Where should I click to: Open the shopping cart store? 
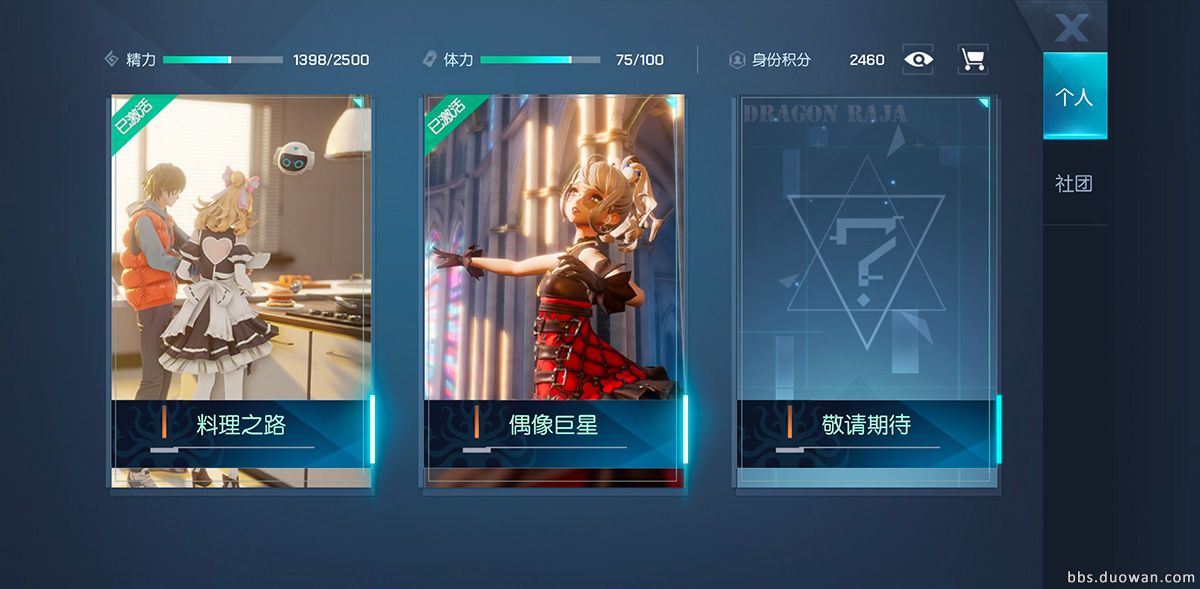click(x=972, y=59)
